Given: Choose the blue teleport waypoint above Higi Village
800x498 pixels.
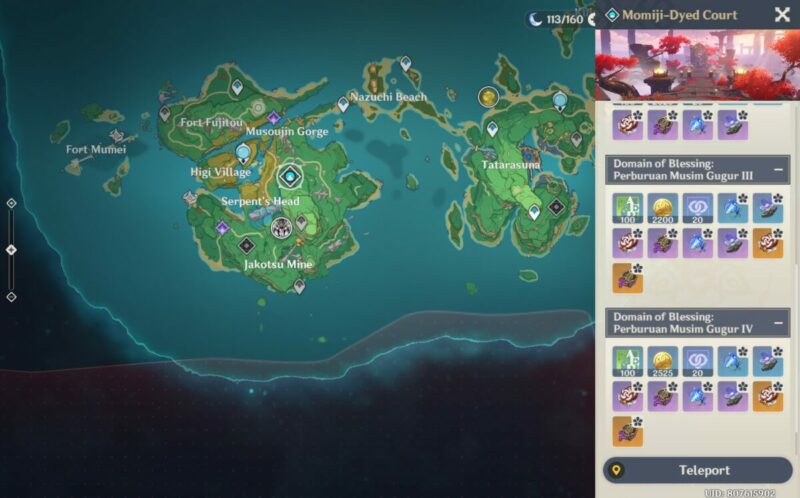Looking at the screenshot, I should pyautogui.click(x=243, y=151).
